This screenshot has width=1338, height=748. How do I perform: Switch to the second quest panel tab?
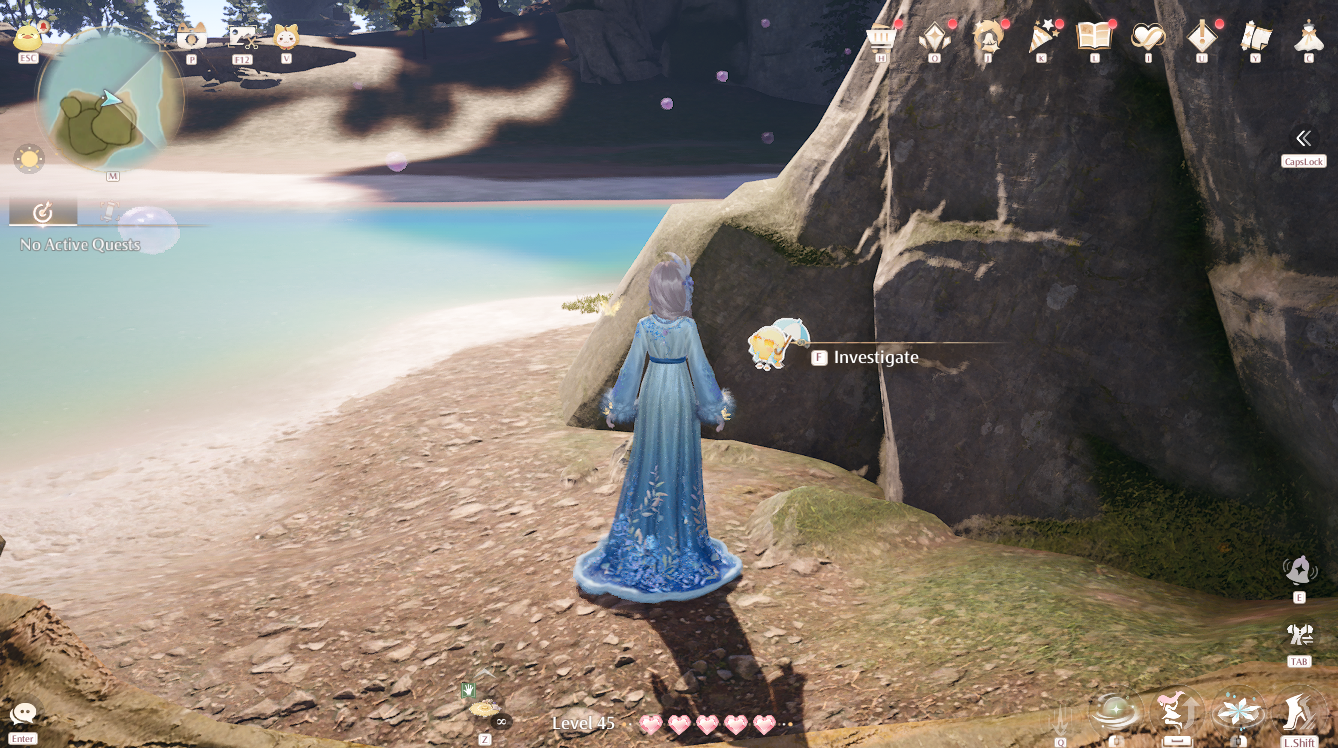110,212
